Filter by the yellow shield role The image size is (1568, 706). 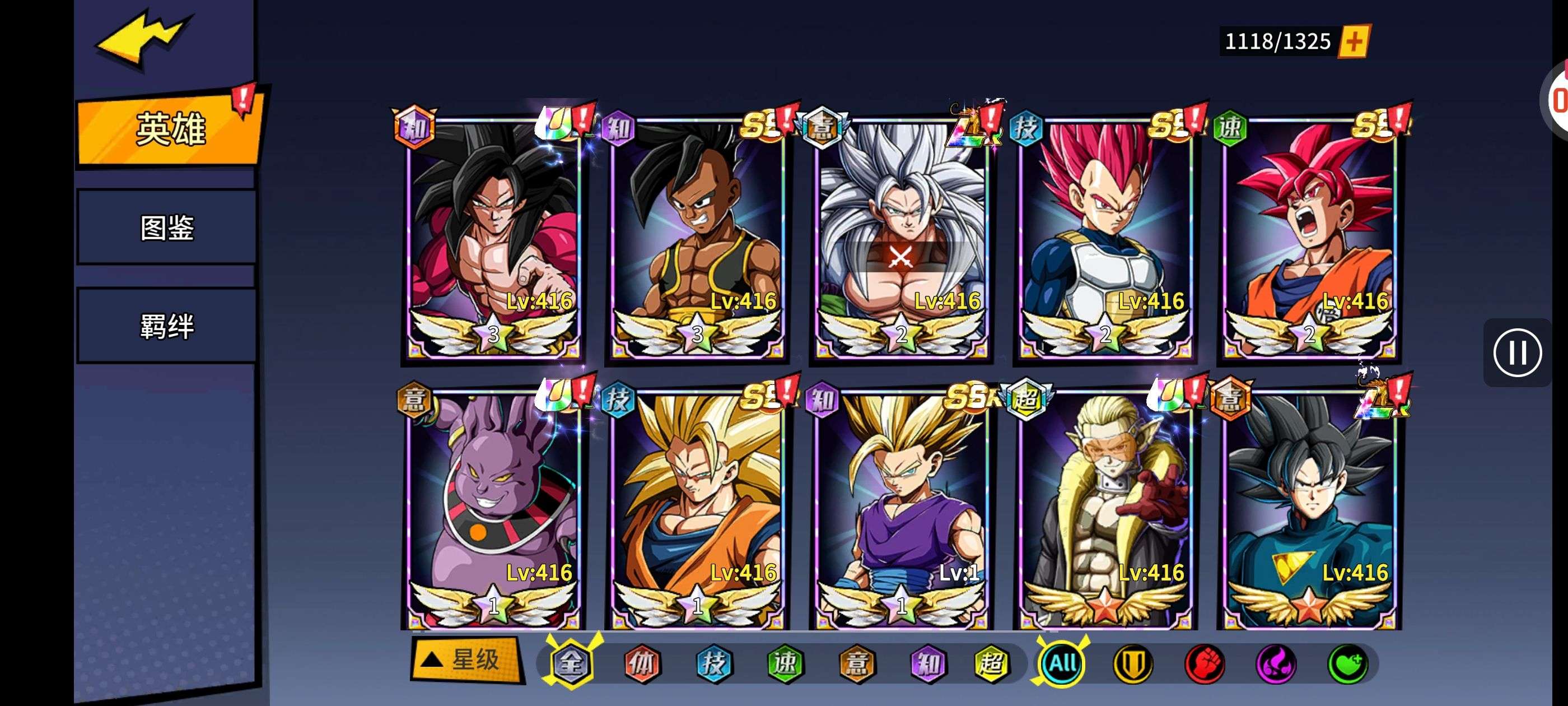click(1132, 663)
